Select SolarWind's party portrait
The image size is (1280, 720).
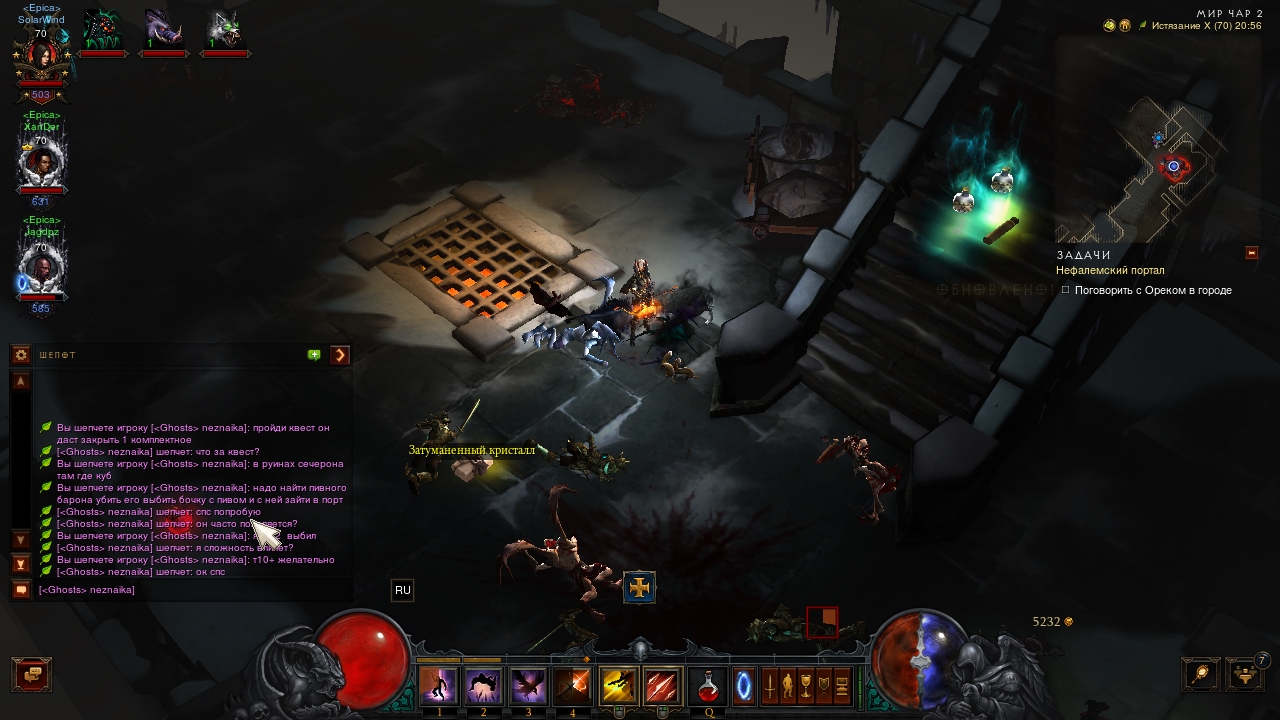(41, 58)
